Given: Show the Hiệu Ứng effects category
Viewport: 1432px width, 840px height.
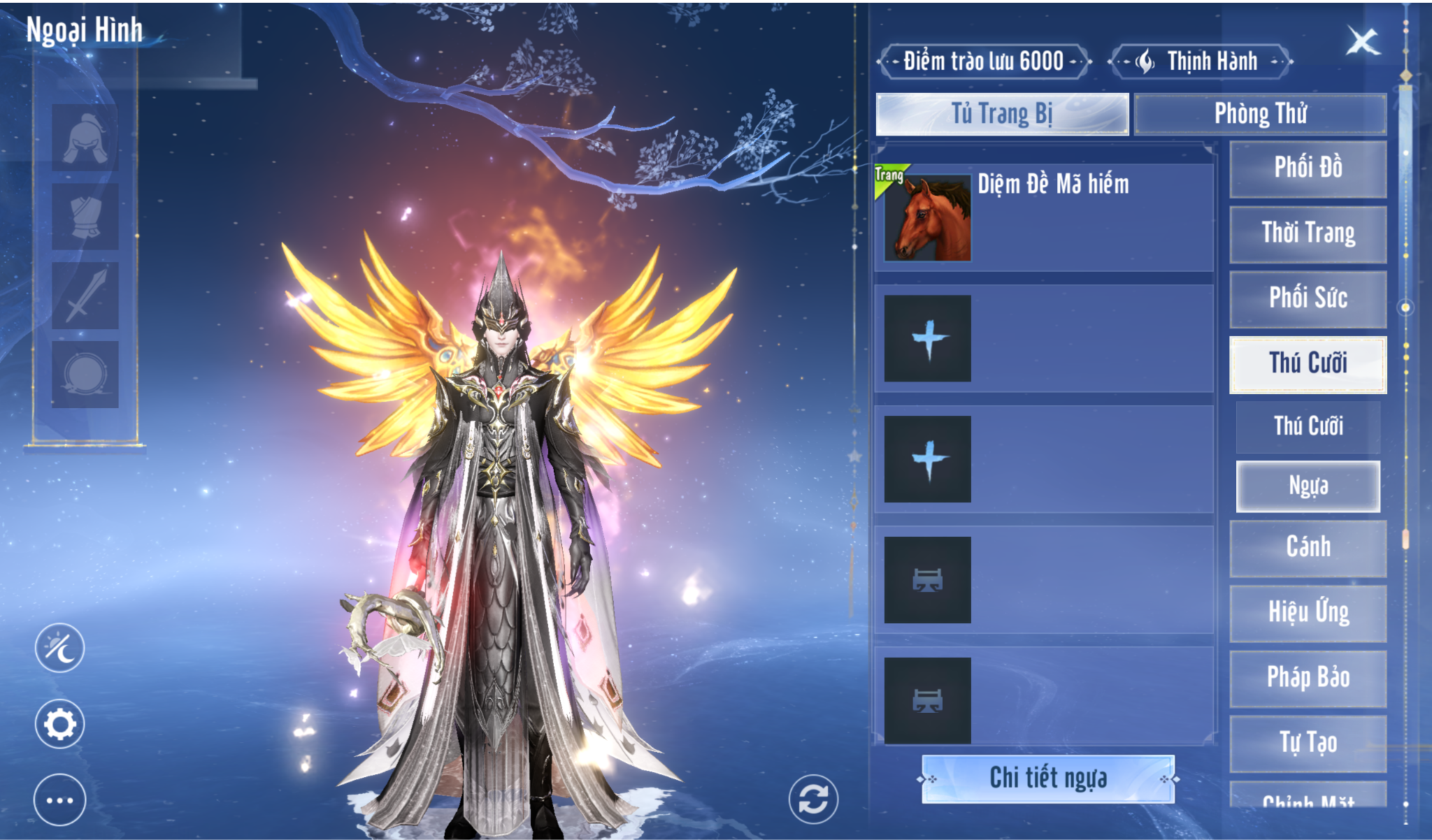Looking at the screenshot, I should point(1308,613).
